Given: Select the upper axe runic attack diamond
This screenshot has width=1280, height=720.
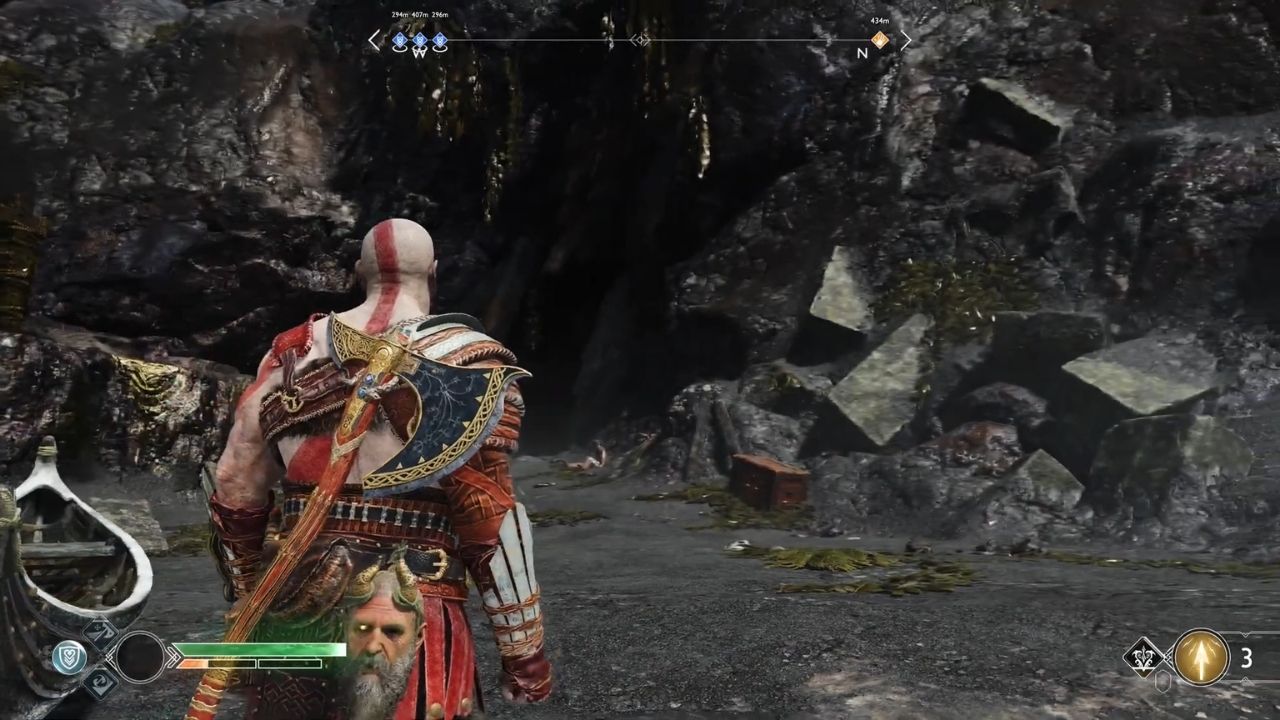Looking at the screenshot, I should tap(100, 633).
